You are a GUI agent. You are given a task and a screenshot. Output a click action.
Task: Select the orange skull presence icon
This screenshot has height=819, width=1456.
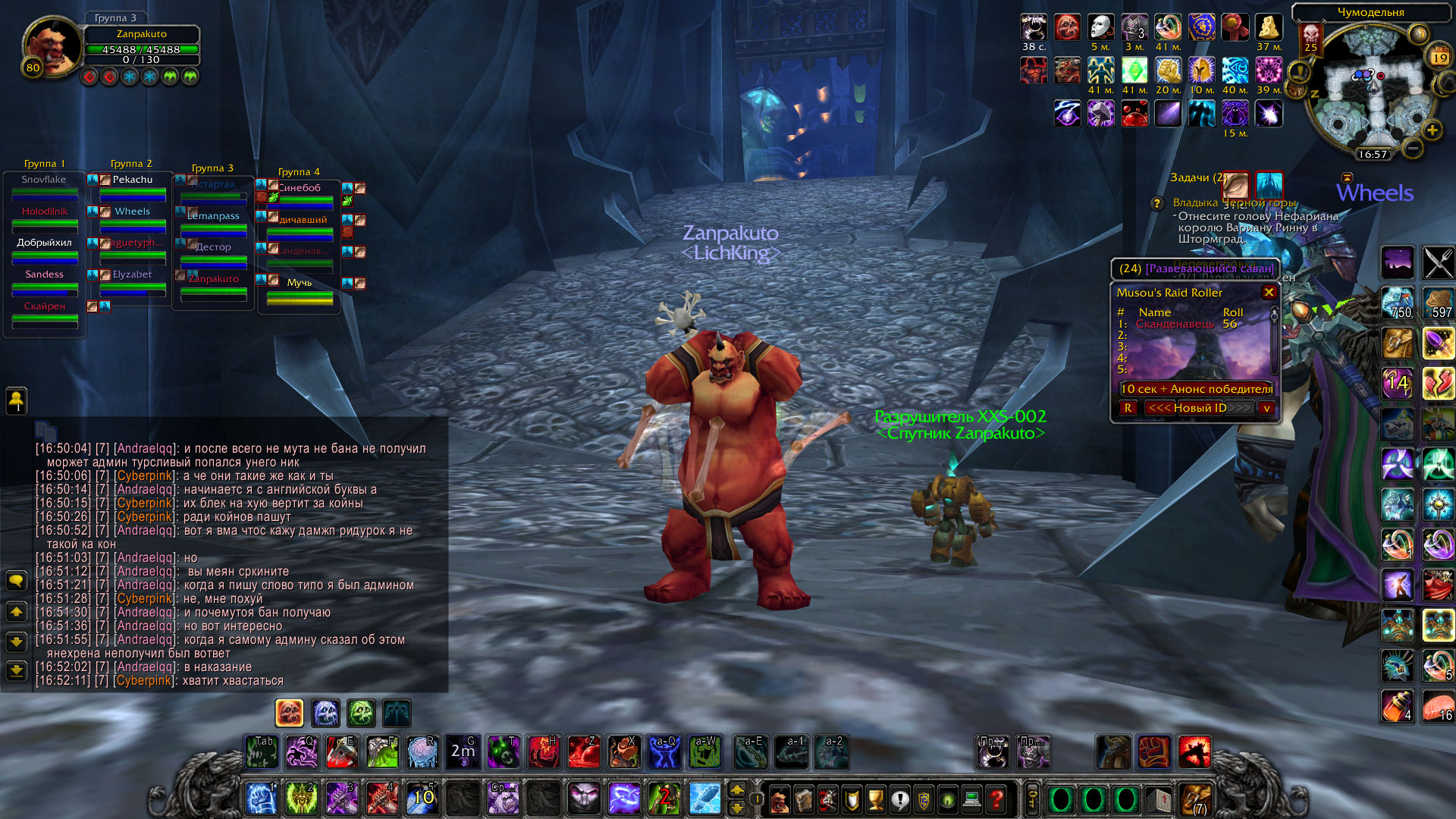click(289, 713)
